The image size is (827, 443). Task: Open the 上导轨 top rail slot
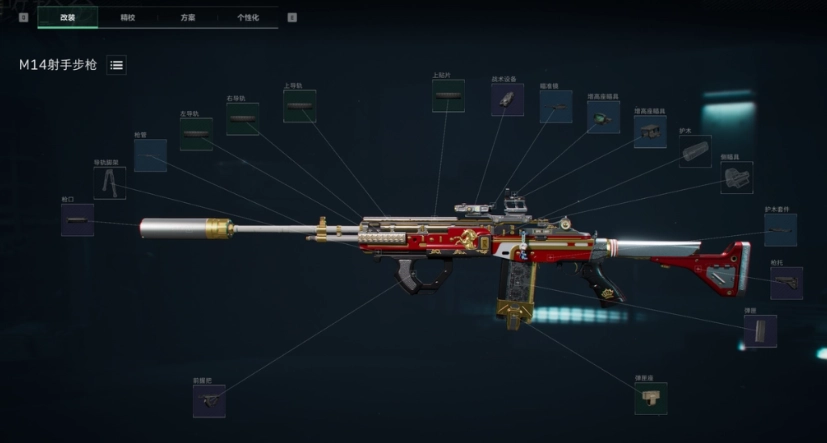[299, 106]
